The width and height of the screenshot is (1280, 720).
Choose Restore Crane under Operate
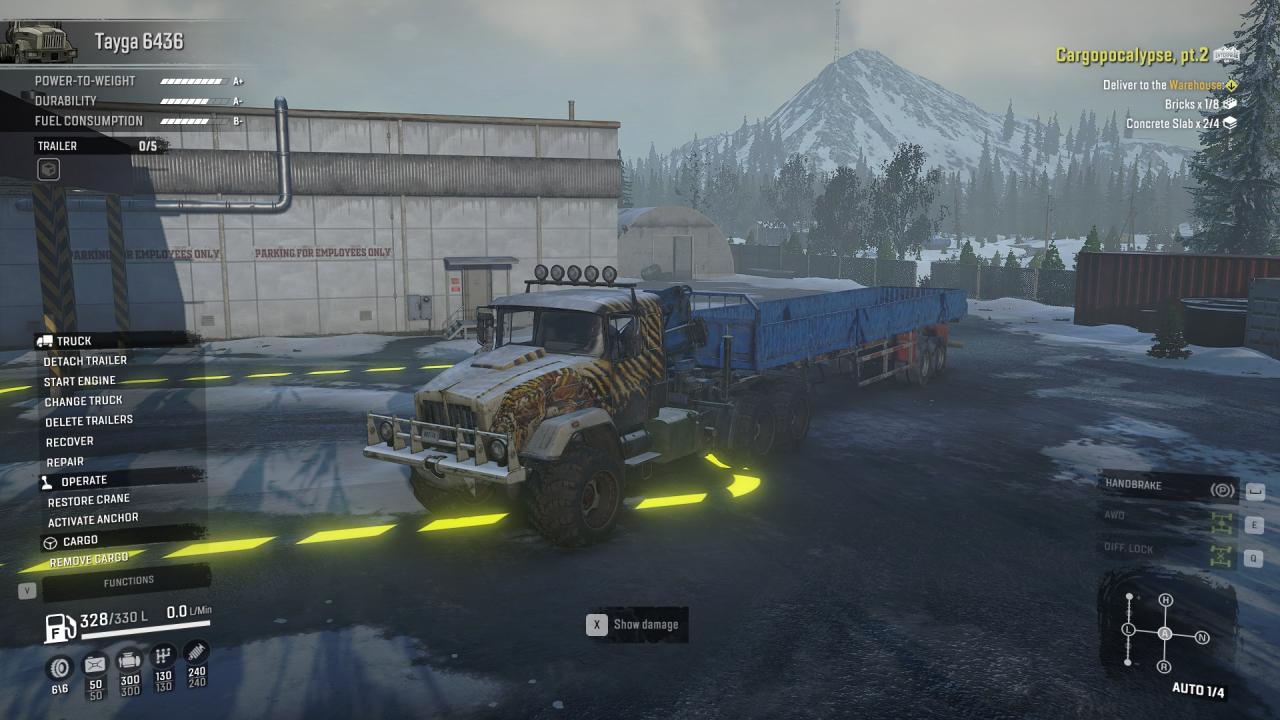[89, 500]
